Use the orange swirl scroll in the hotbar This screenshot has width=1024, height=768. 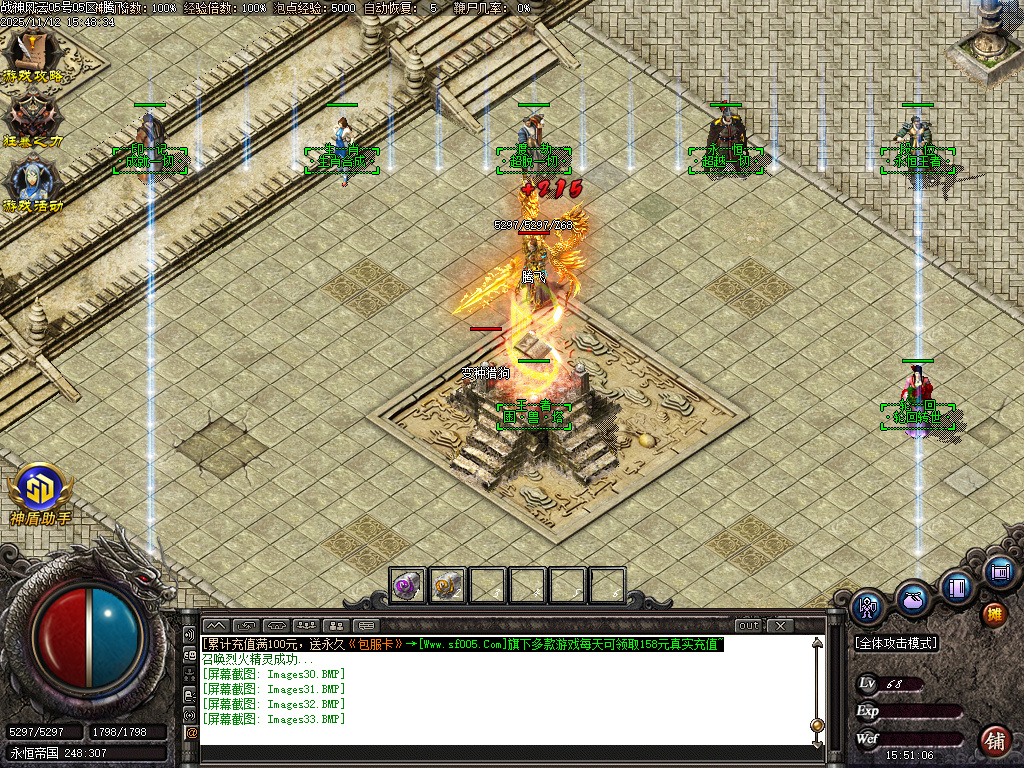[446, 585]
